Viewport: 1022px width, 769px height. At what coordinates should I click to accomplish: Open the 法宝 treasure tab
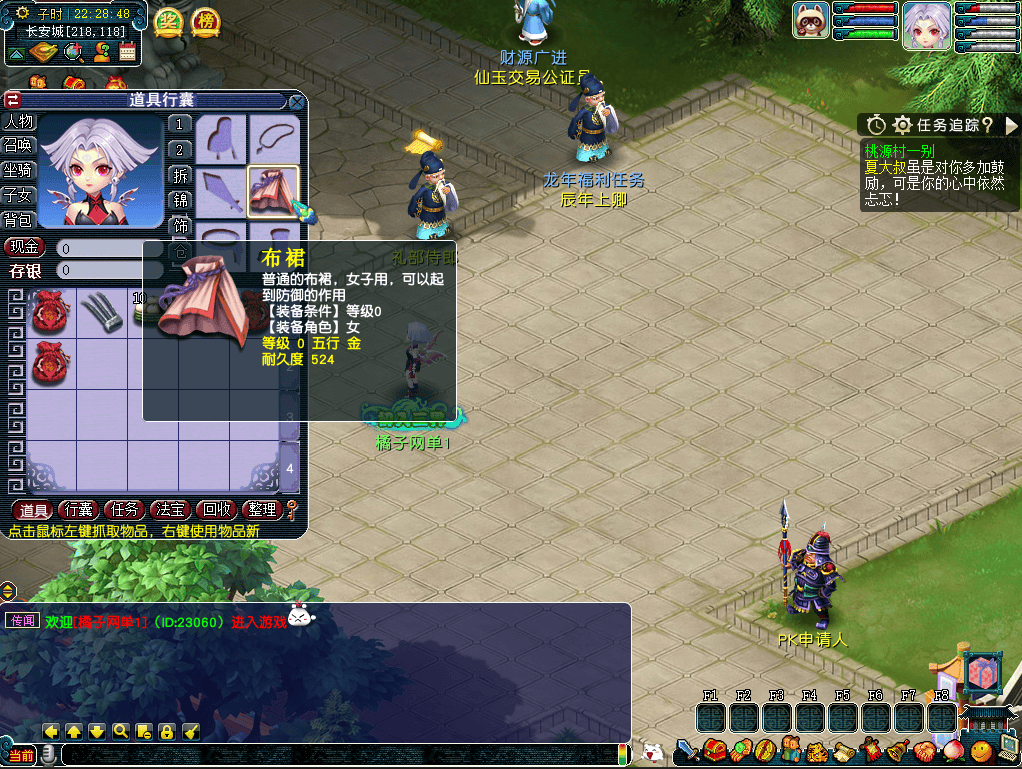(x=172, y=510)
